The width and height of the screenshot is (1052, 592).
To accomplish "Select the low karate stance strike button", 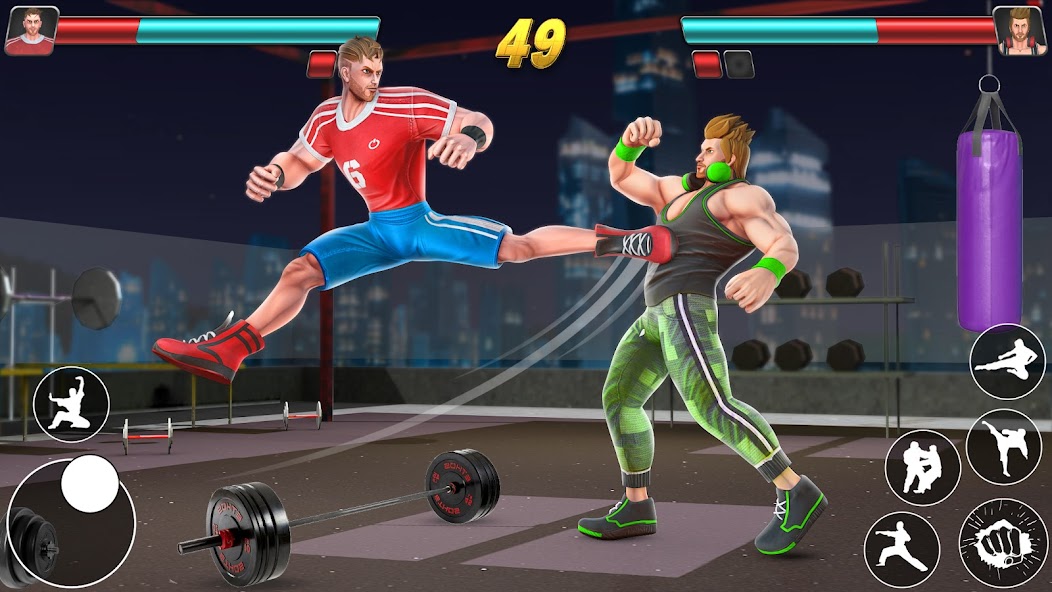I will click(902, 549).
